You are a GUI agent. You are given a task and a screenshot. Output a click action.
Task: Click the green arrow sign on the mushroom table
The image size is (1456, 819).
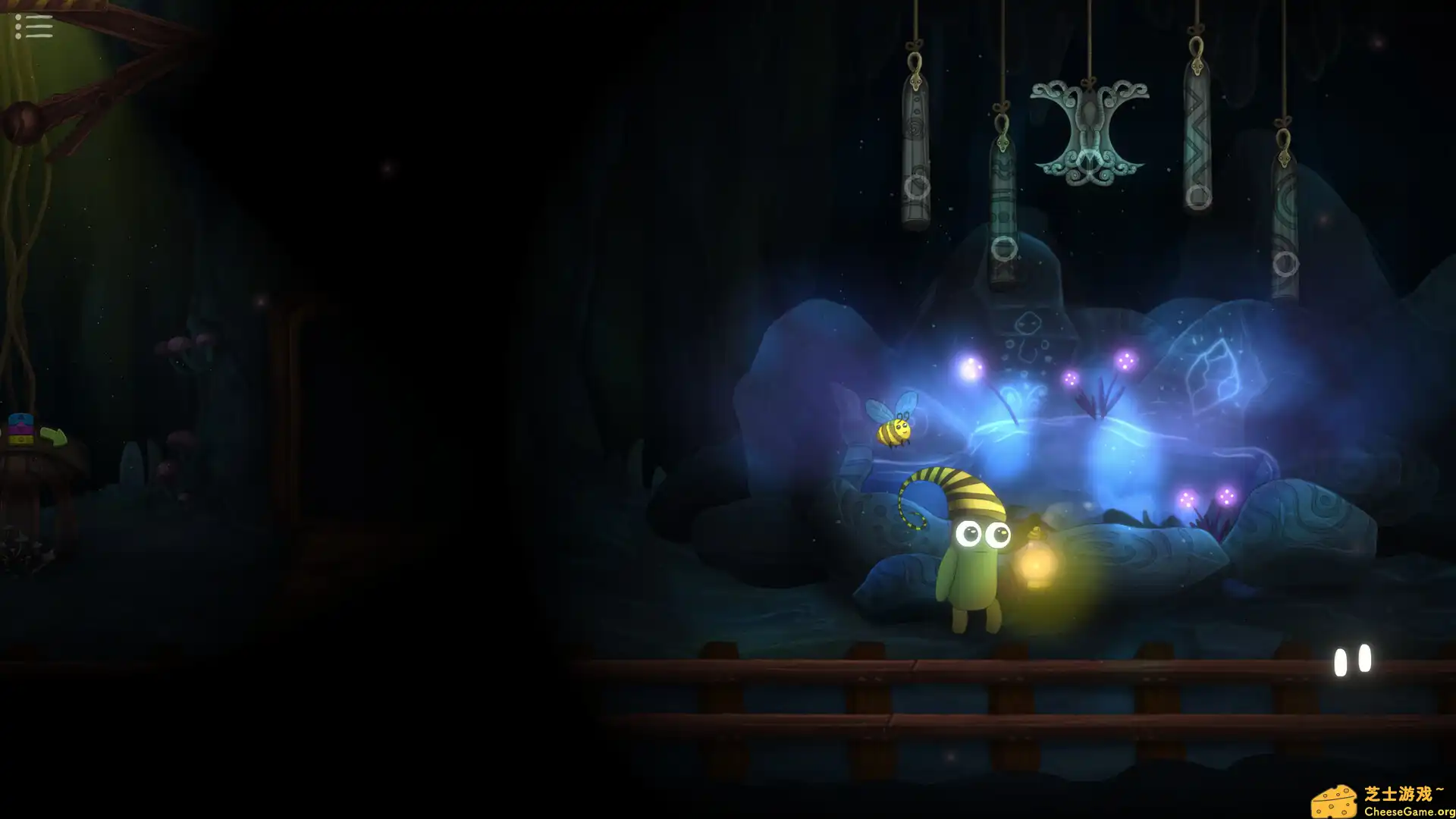tap(53, 438)
